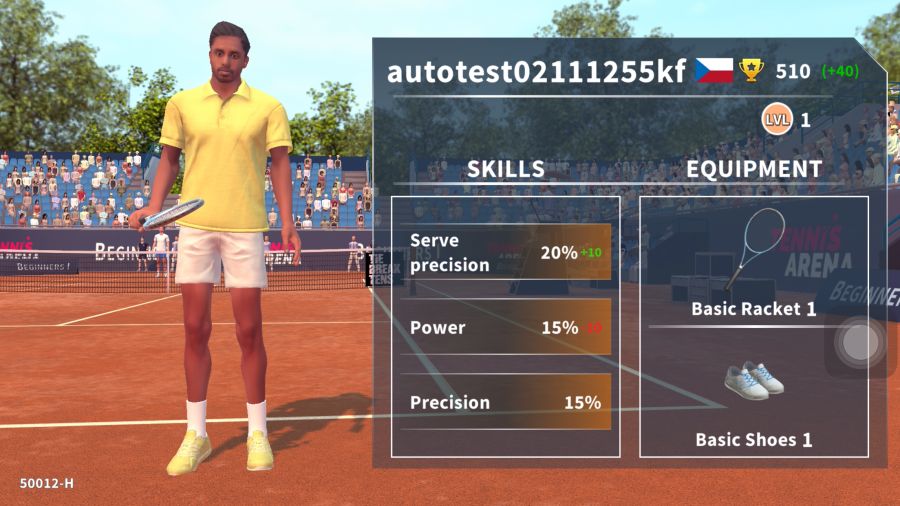The width and height of the screenshot is (900, 506).
Task: Tap the gold trophy icon
Action: pyautogui.click(x=751, y=70)
